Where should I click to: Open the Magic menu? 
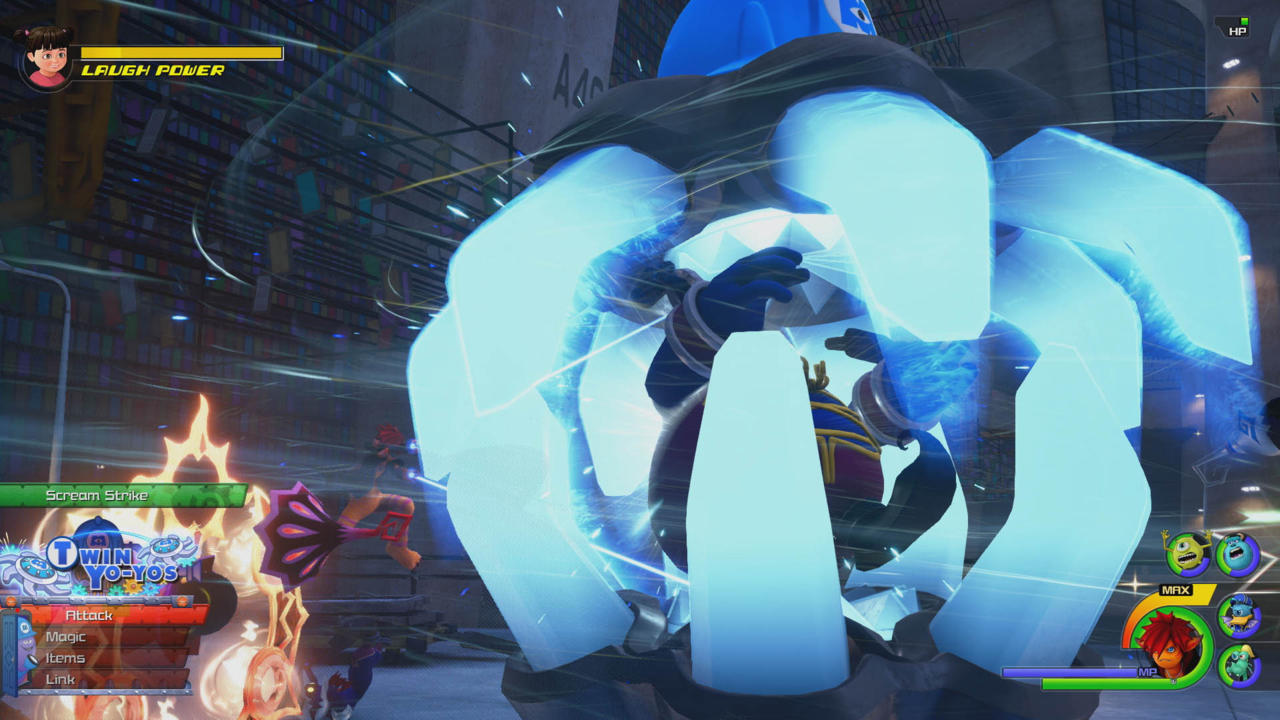(x=67, y=635)
